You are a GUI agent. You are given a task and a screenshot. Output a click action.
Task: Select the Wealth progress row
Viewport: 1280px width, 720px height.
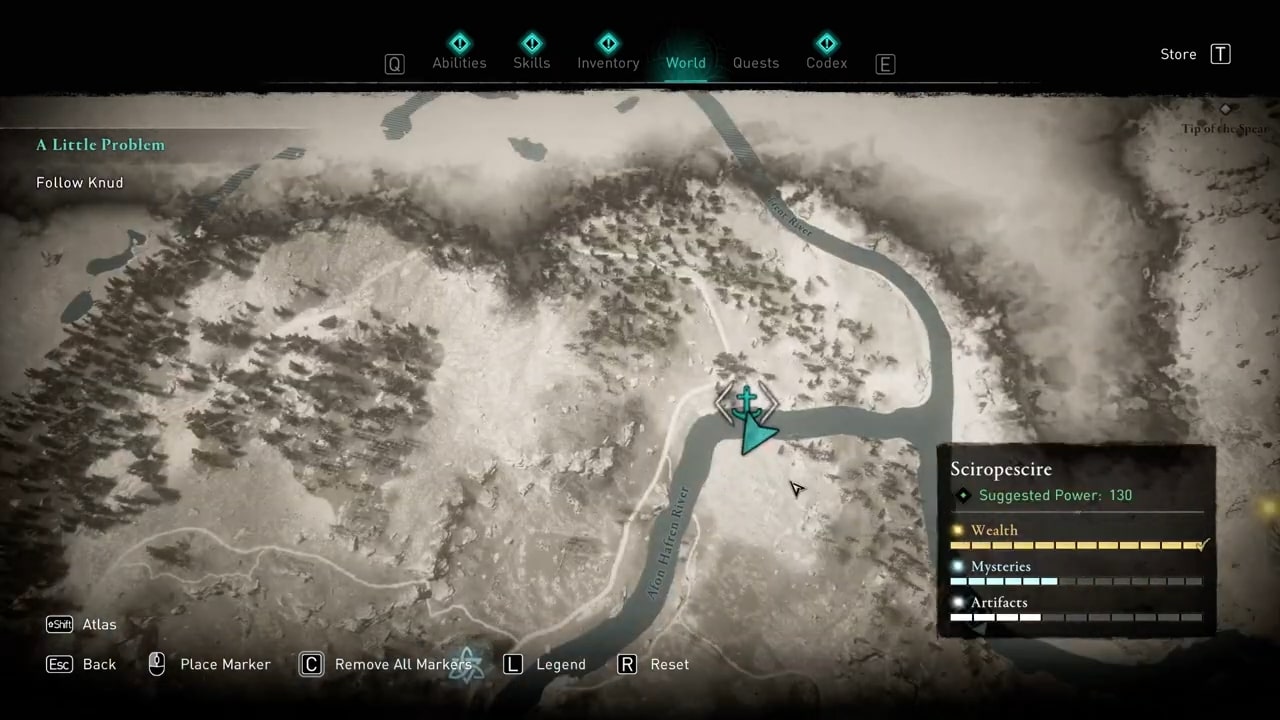(x=1076, y=537)
